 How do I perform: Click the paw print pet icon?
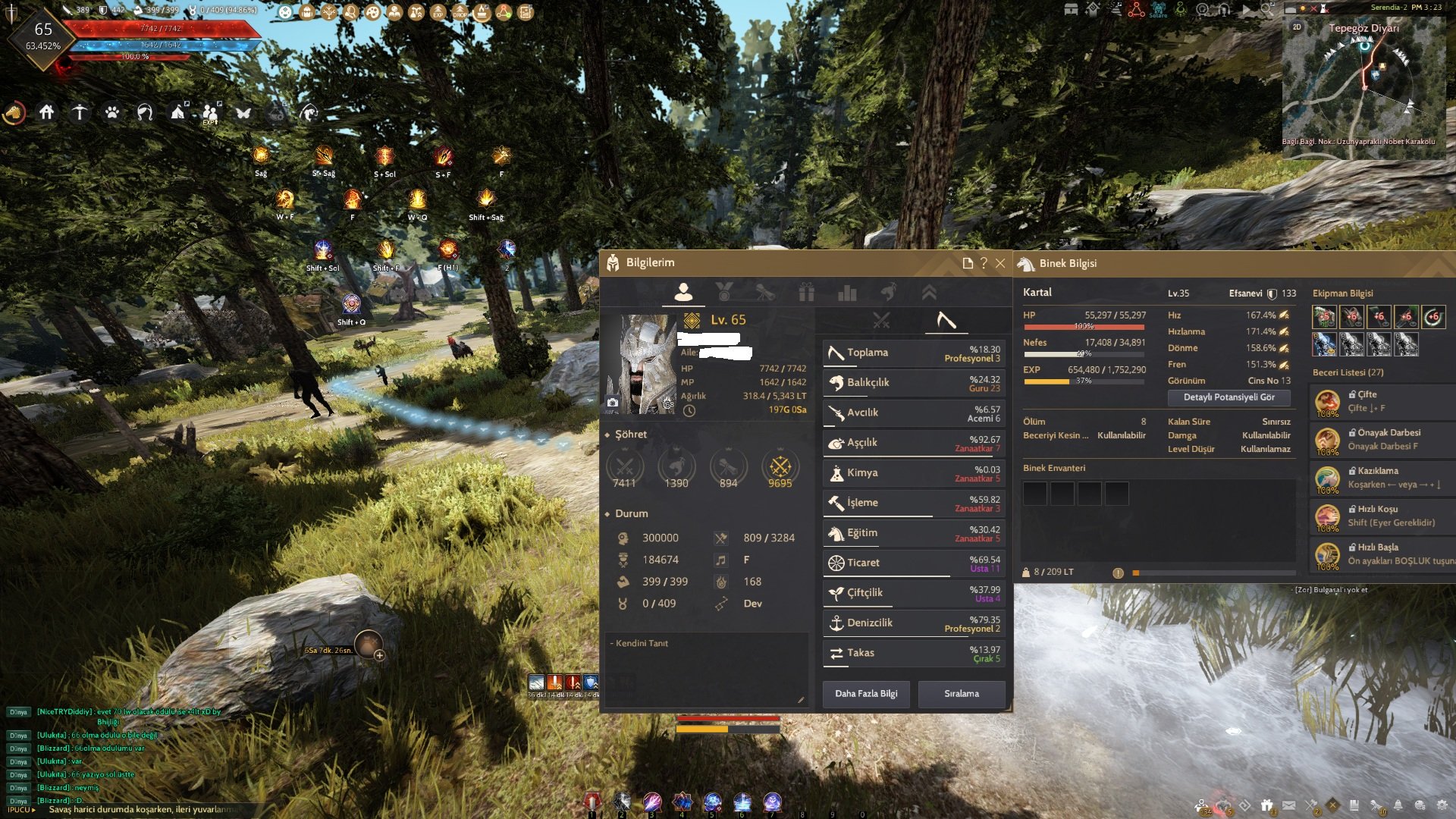tap(112, 113)
